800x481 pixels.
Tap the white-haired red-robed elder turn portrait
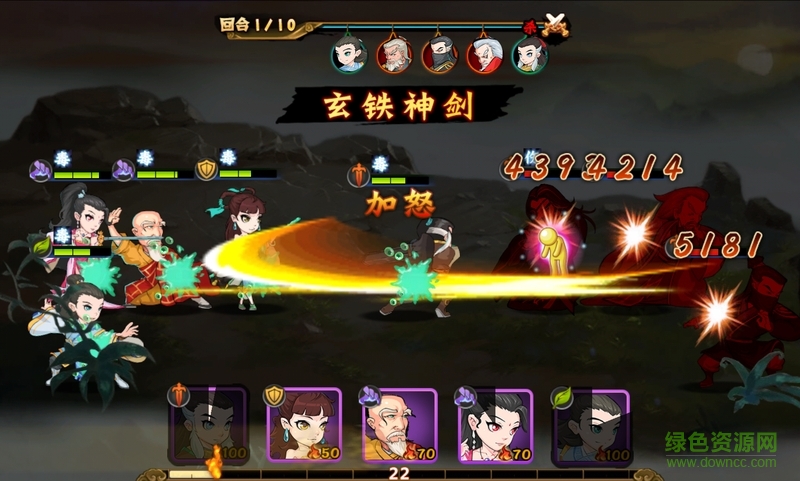click(x=484, y=55)
